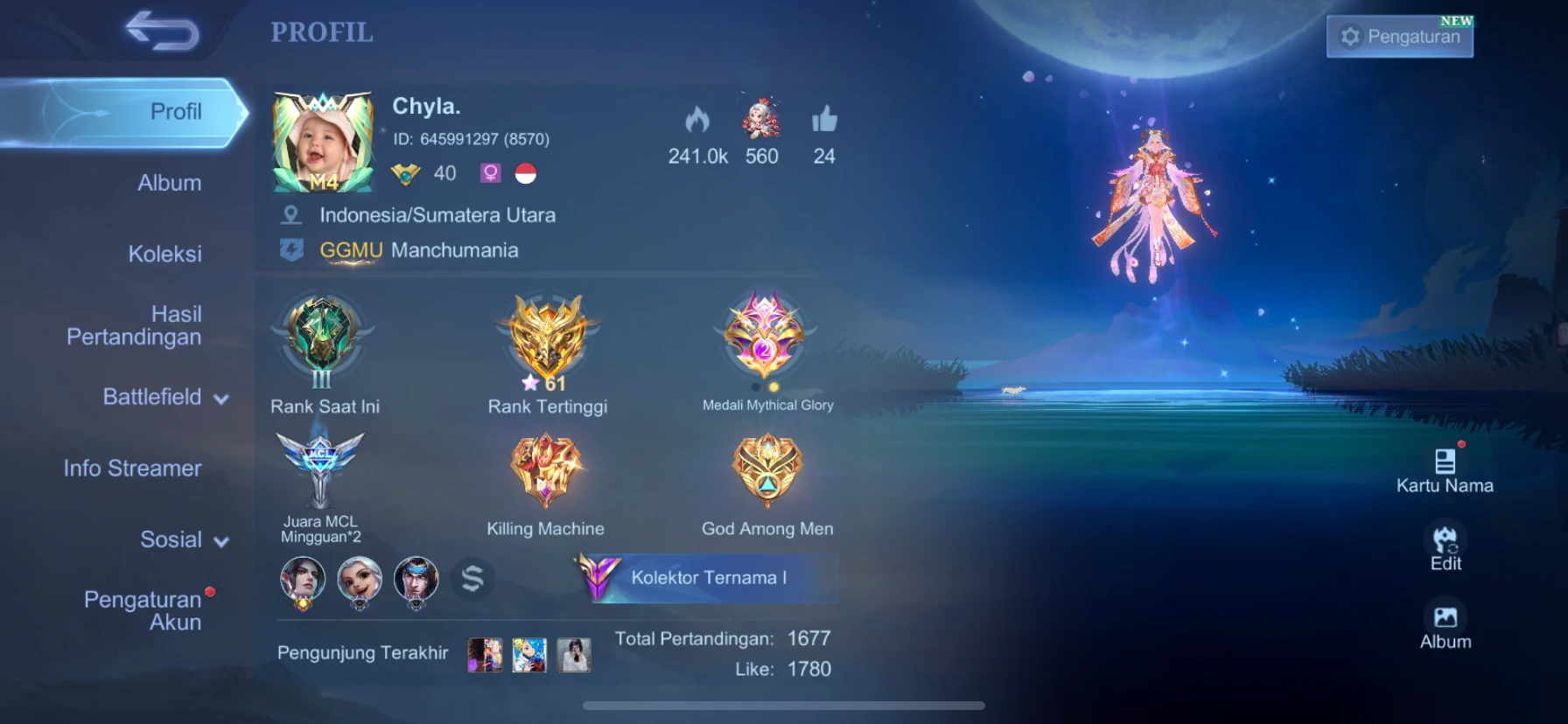Expand the Sosial section
1568x724 pixels.
click(x=183, y=540)
